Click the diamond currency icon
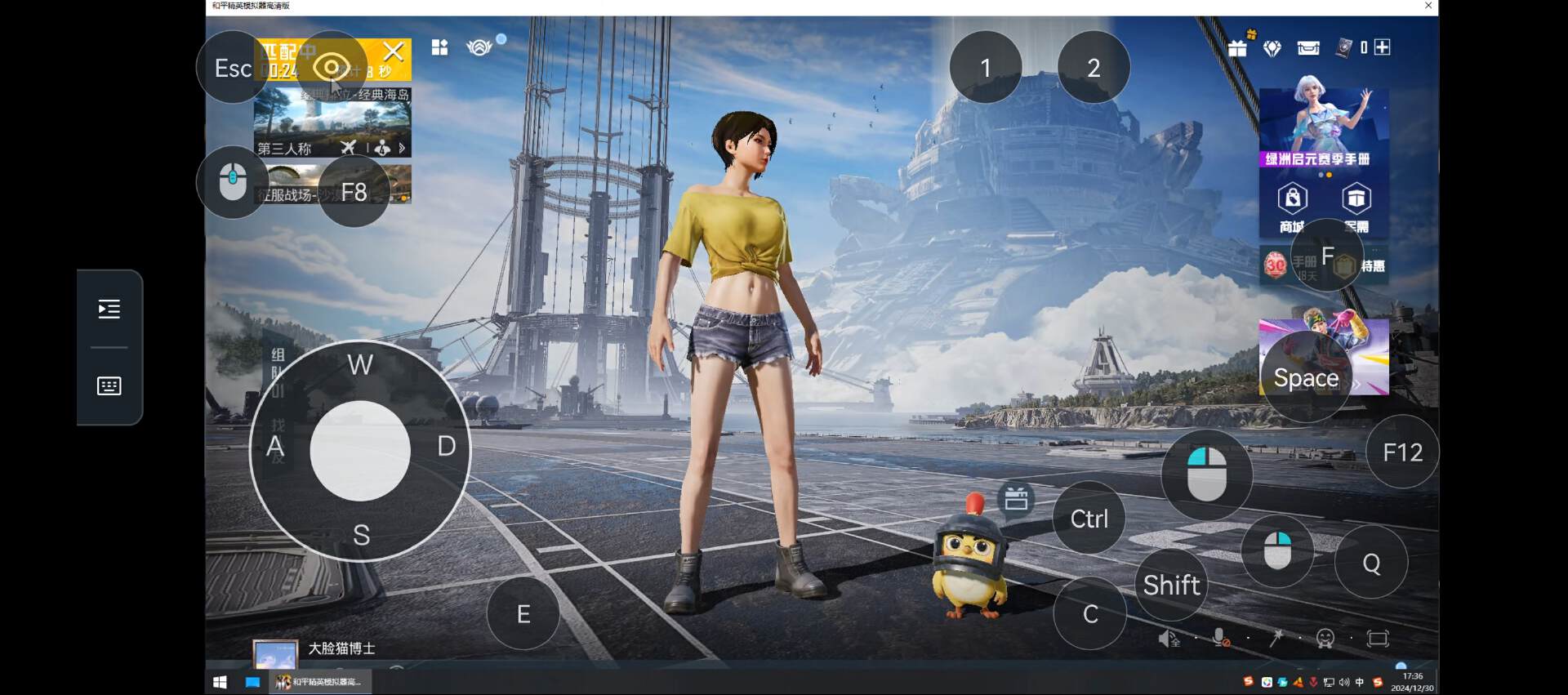Image resolution: width=1568 pixels, height=695 pixels. [x=1272, y=49]
